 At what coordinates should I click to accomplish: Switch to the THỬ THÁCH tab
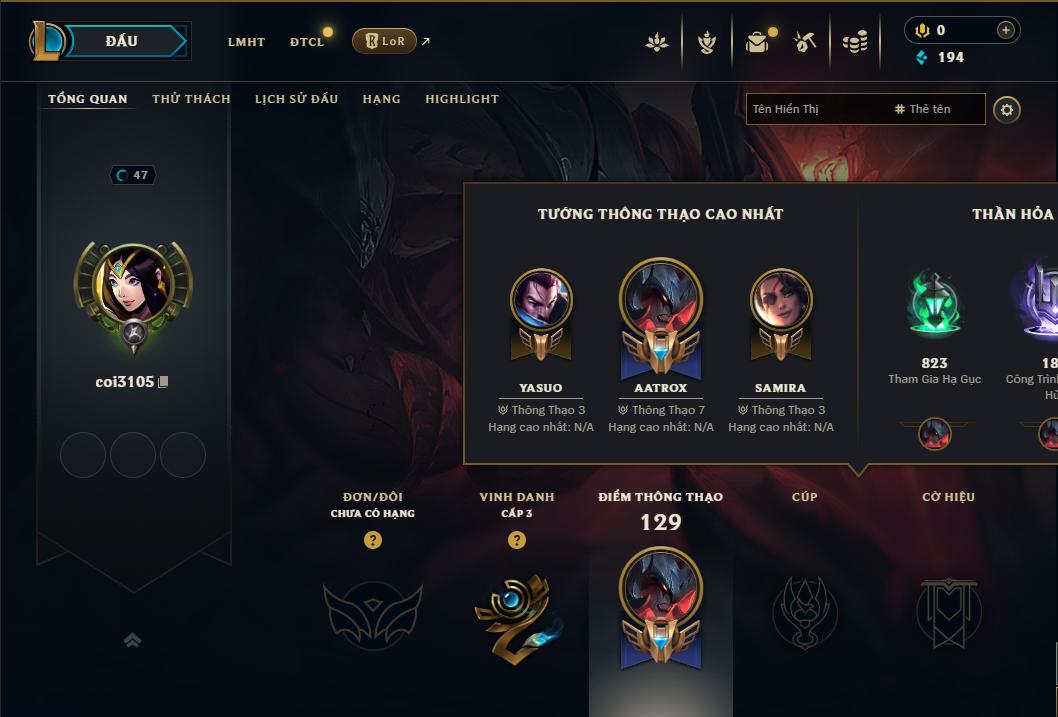coord(191,99)
